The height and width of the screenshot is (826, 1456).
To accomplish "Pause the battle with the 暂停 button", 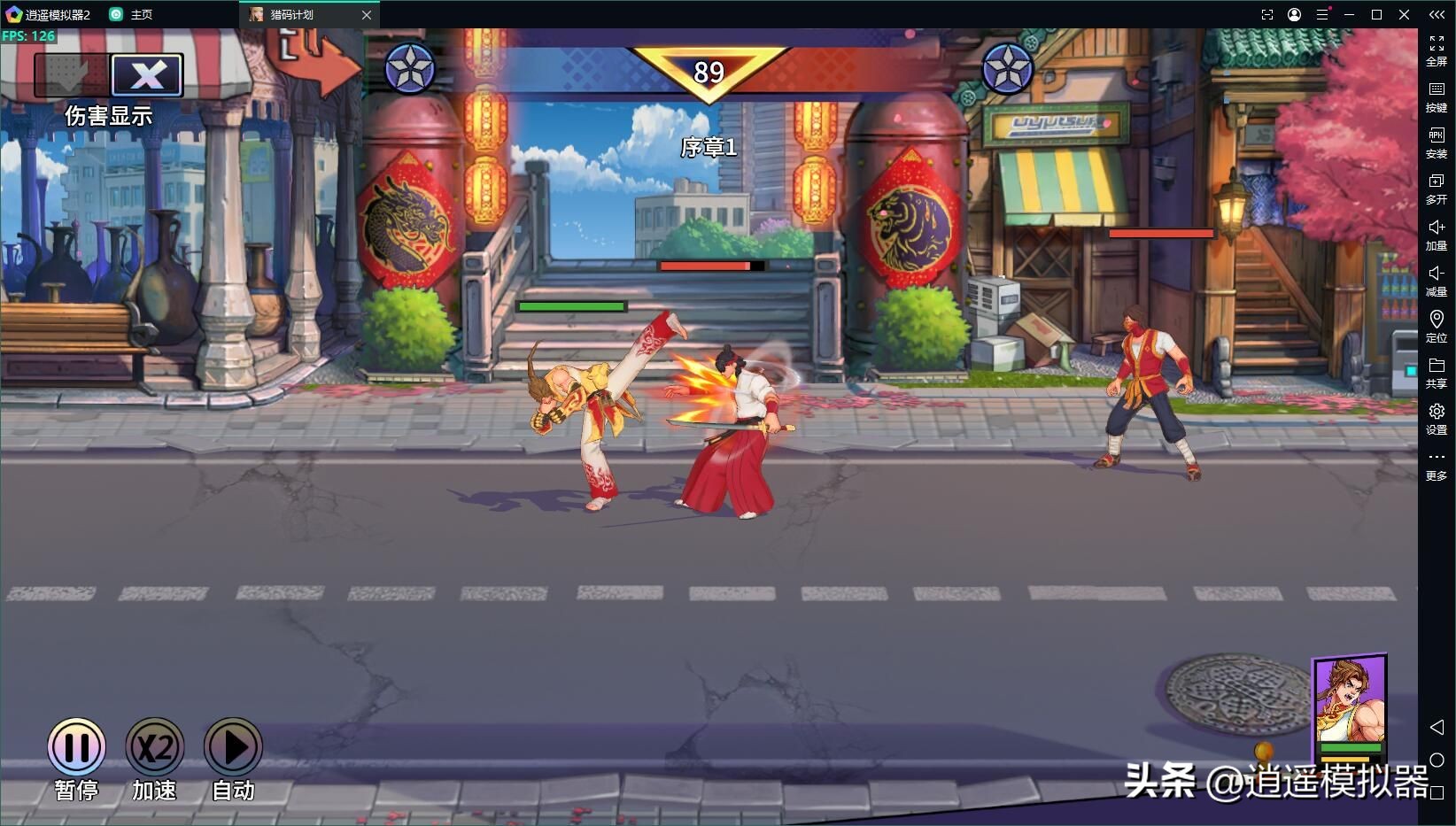I will pos(76,746).
